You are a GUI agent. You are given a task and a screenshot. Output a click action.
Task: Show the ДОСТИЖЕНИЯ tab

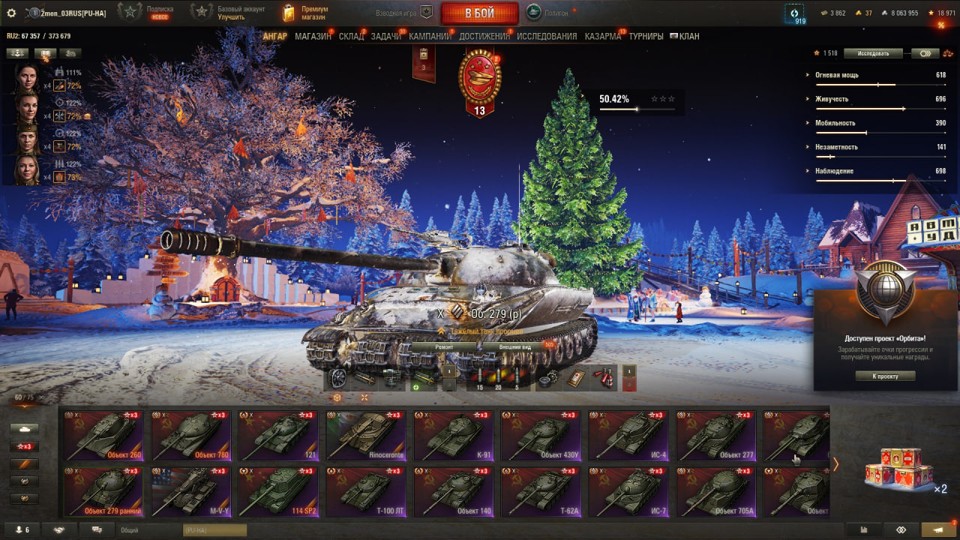tap(484, 36)
